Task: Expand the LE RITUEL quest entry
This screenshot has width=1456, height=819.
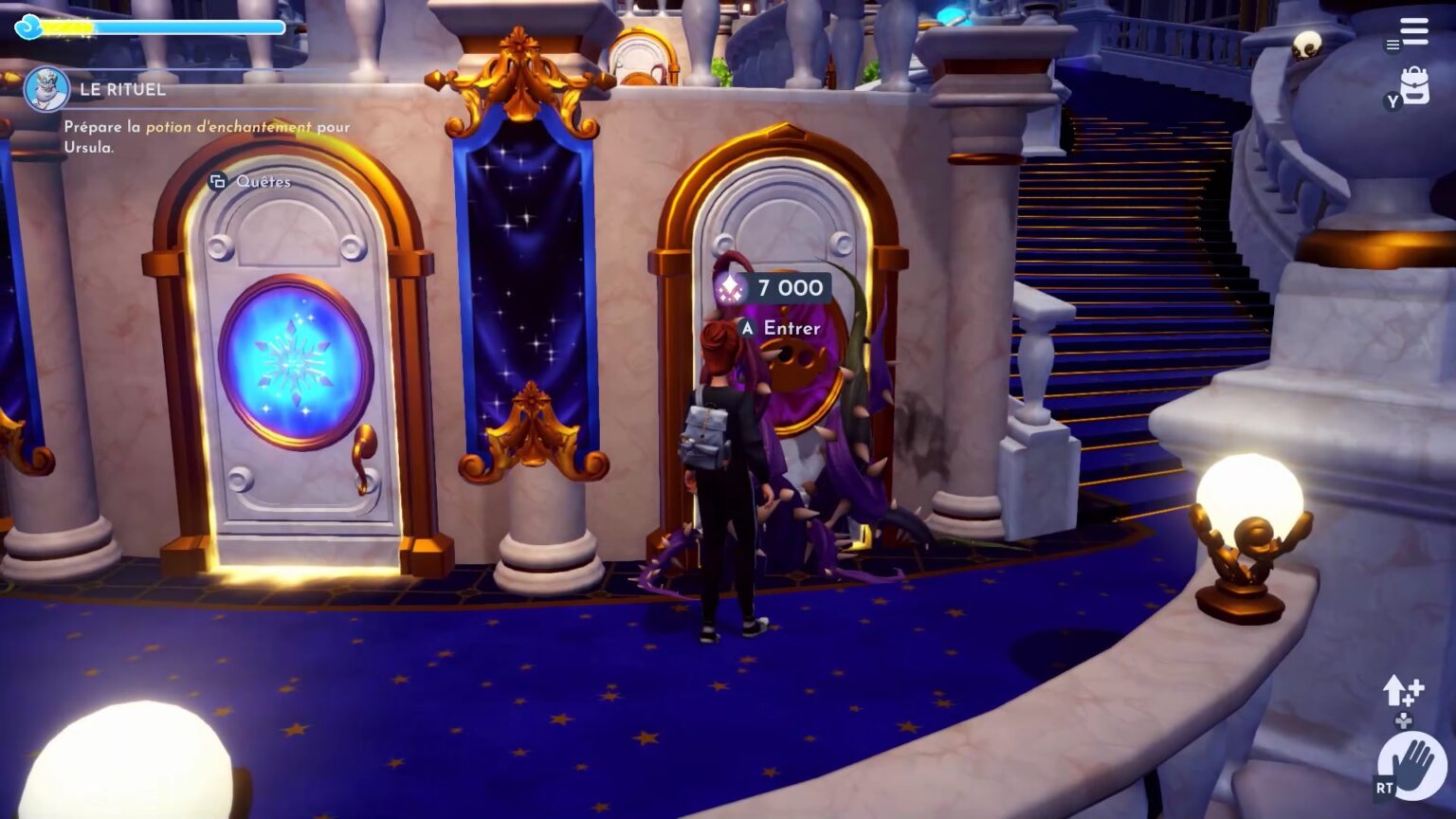Action: click(x=121, y=90)
